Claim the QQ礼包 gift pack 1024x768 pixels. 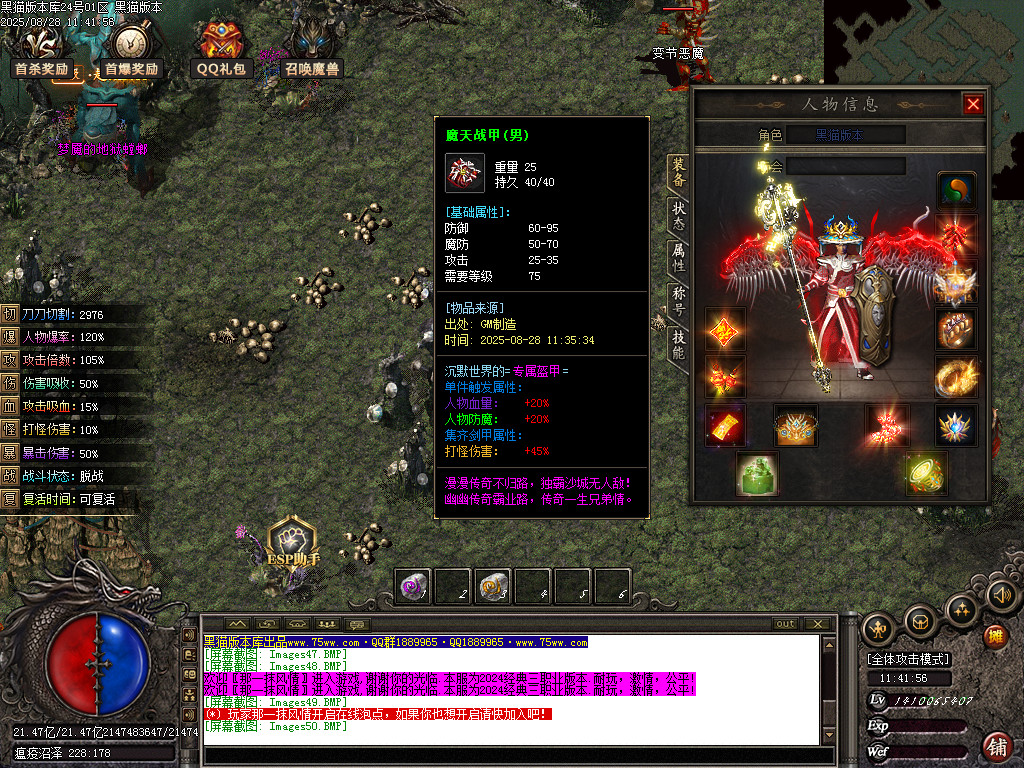click(x=220, y=48)
